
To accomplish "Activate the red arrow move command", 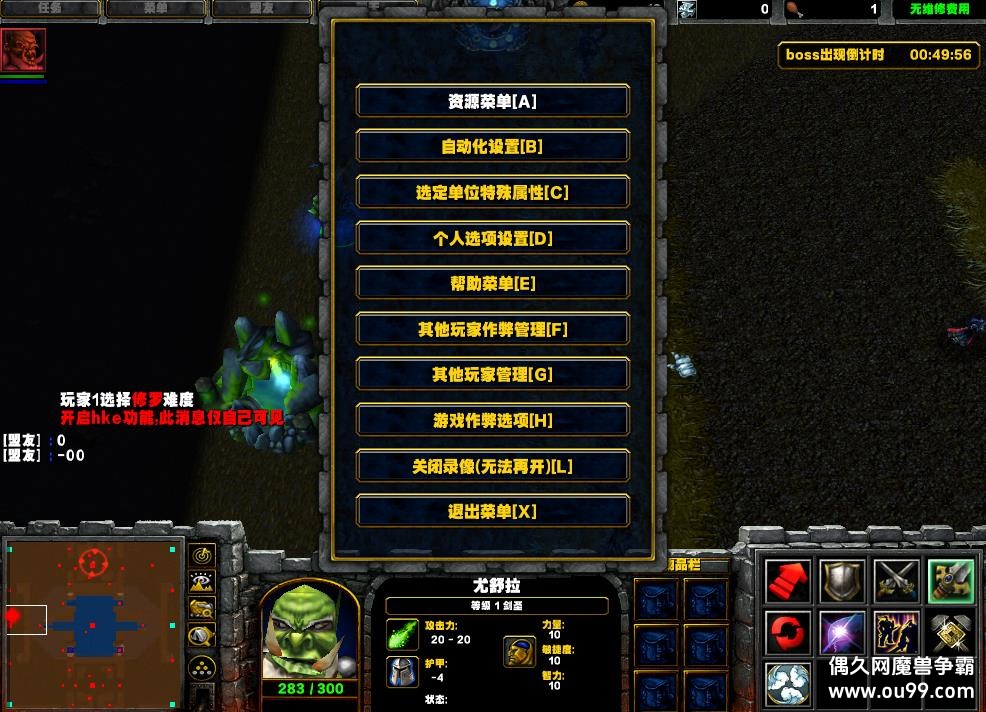I will click(x=788, y=581).
